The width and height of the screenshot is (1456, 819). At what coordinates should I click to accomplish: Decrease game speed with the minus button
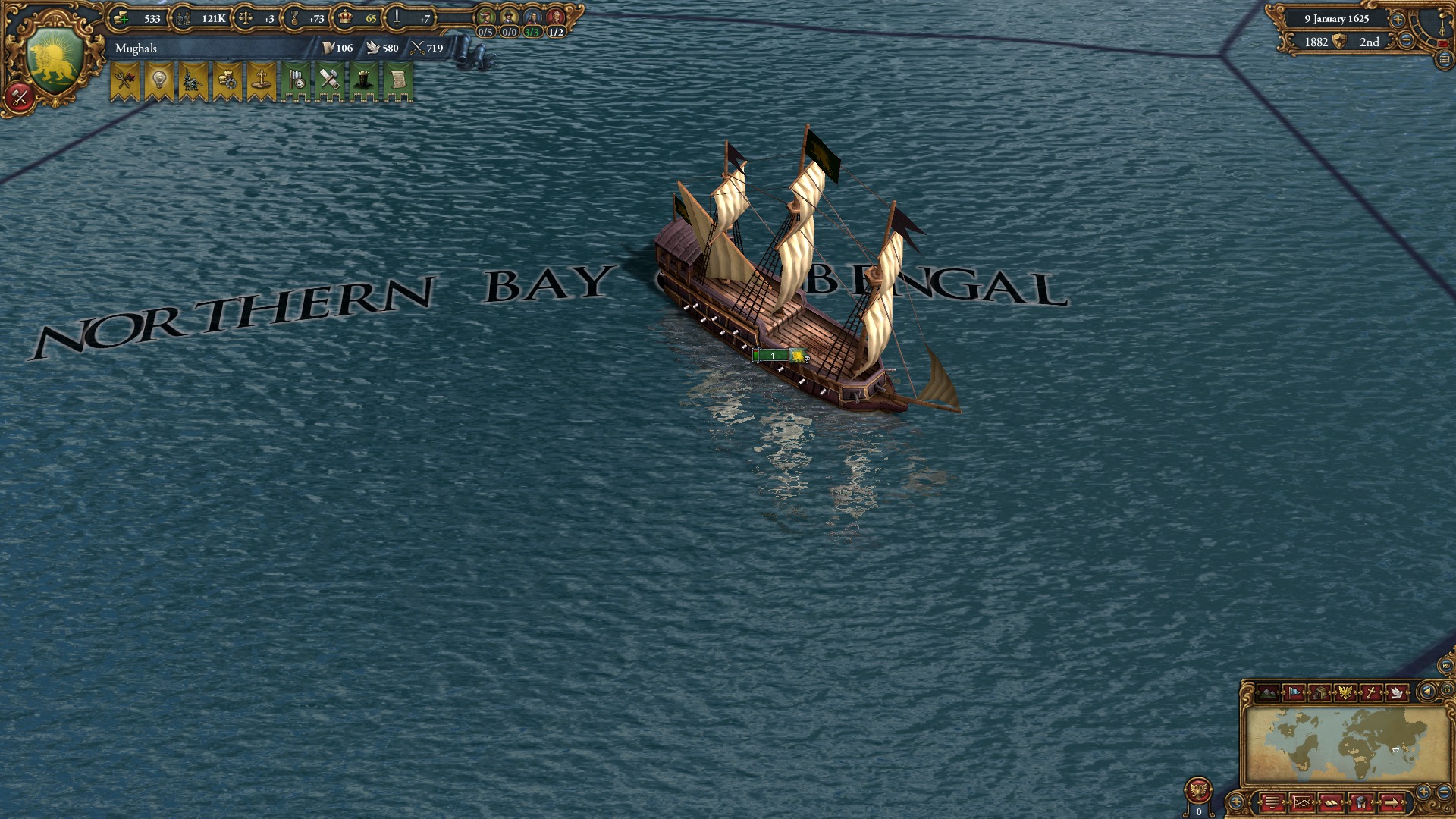(x=1407, y=39)
